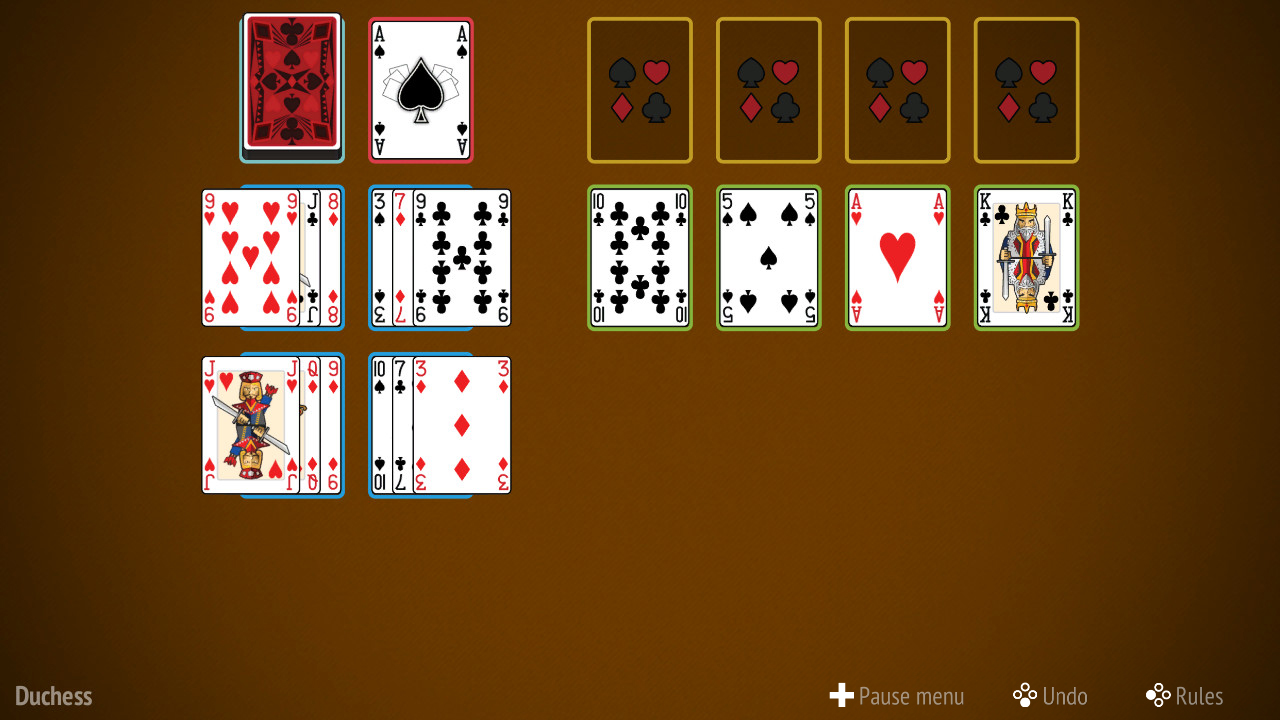The width and height of the screenshot is (1280, 720).
Task: Click the first empty foundation with suit symbols
Action: coord(639,89)
